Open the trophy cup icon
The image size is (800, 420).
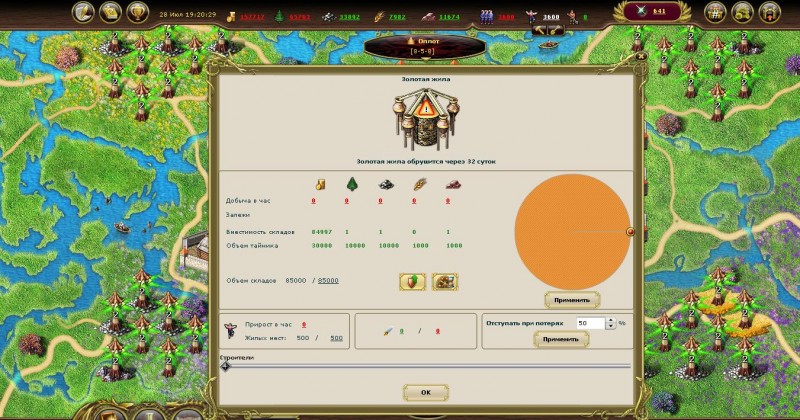[x=138, y=13]
